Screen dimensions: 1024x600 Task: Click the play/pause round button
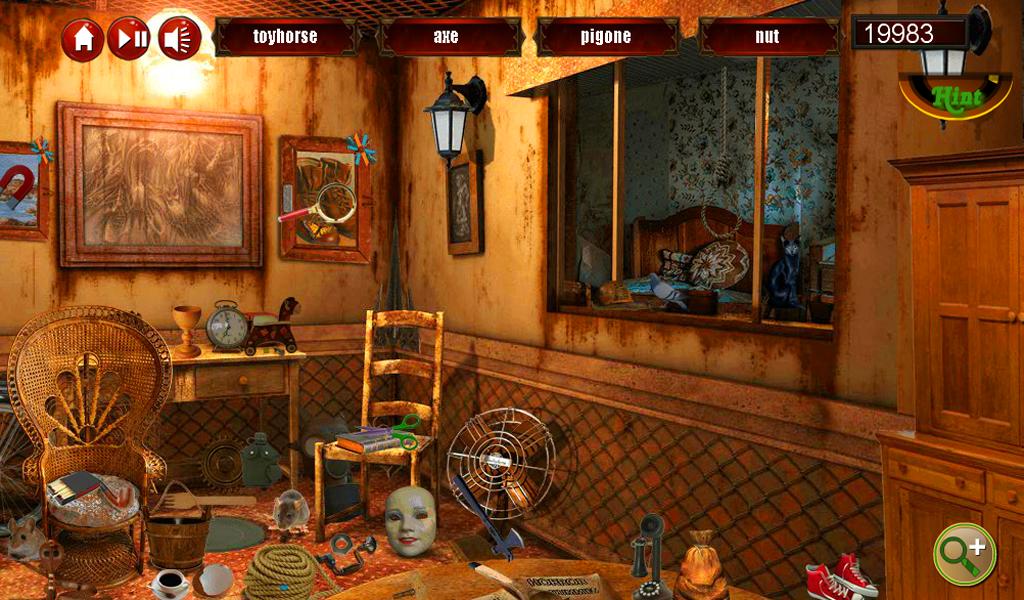point(129,39)
